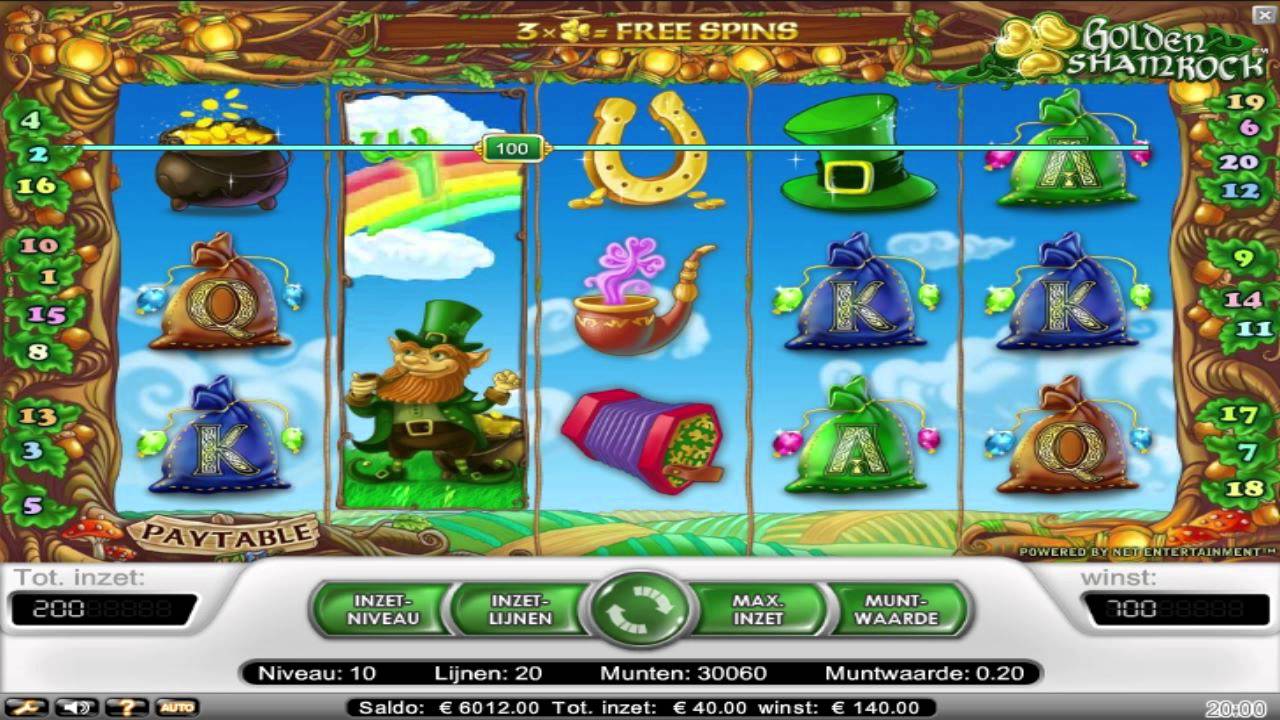Open help with the question mark icon

[x=127, y=708]
